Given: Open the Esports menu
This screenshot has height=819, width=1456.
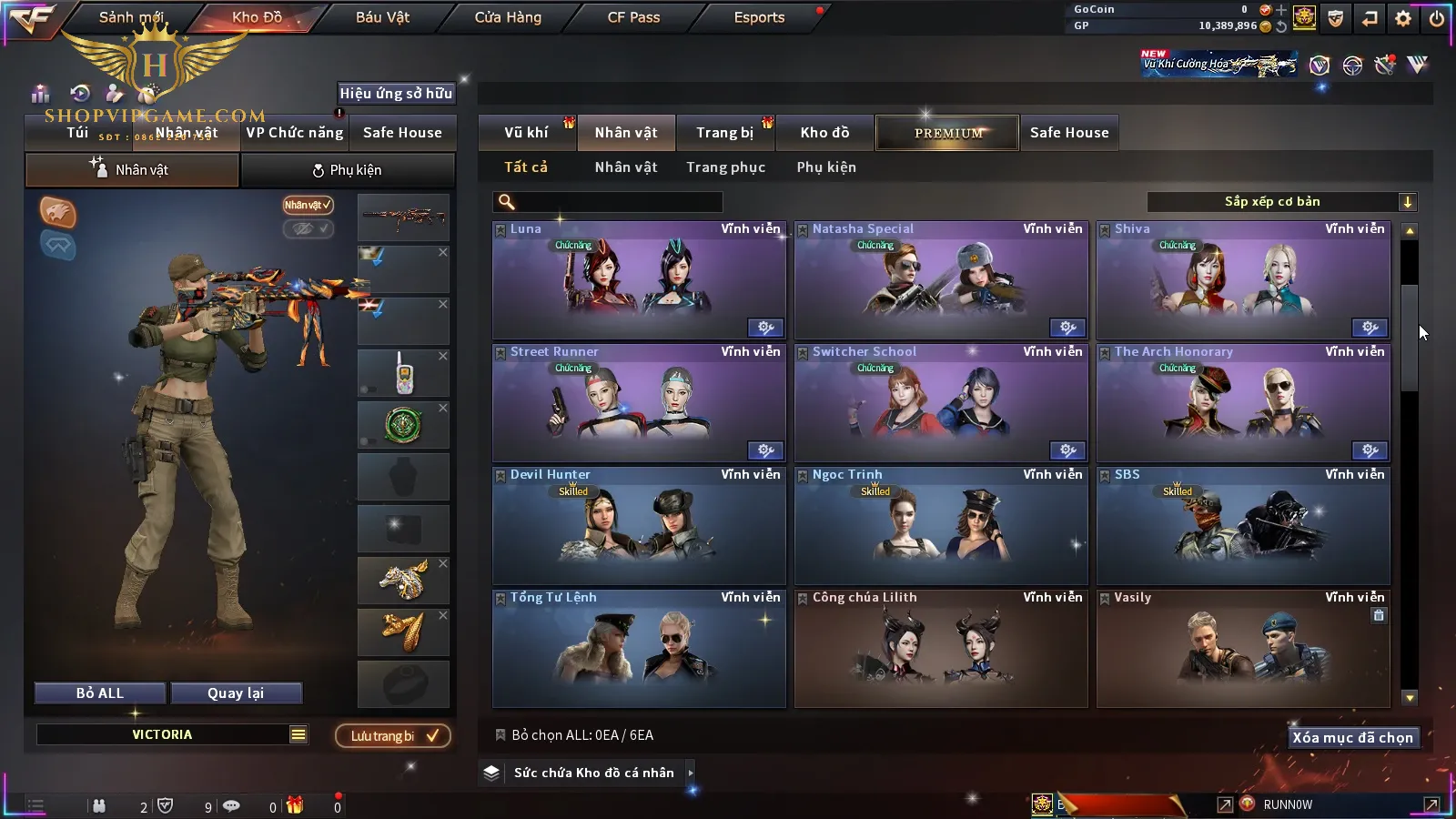Looking at the screenshot, I should (x=759, y=17).
